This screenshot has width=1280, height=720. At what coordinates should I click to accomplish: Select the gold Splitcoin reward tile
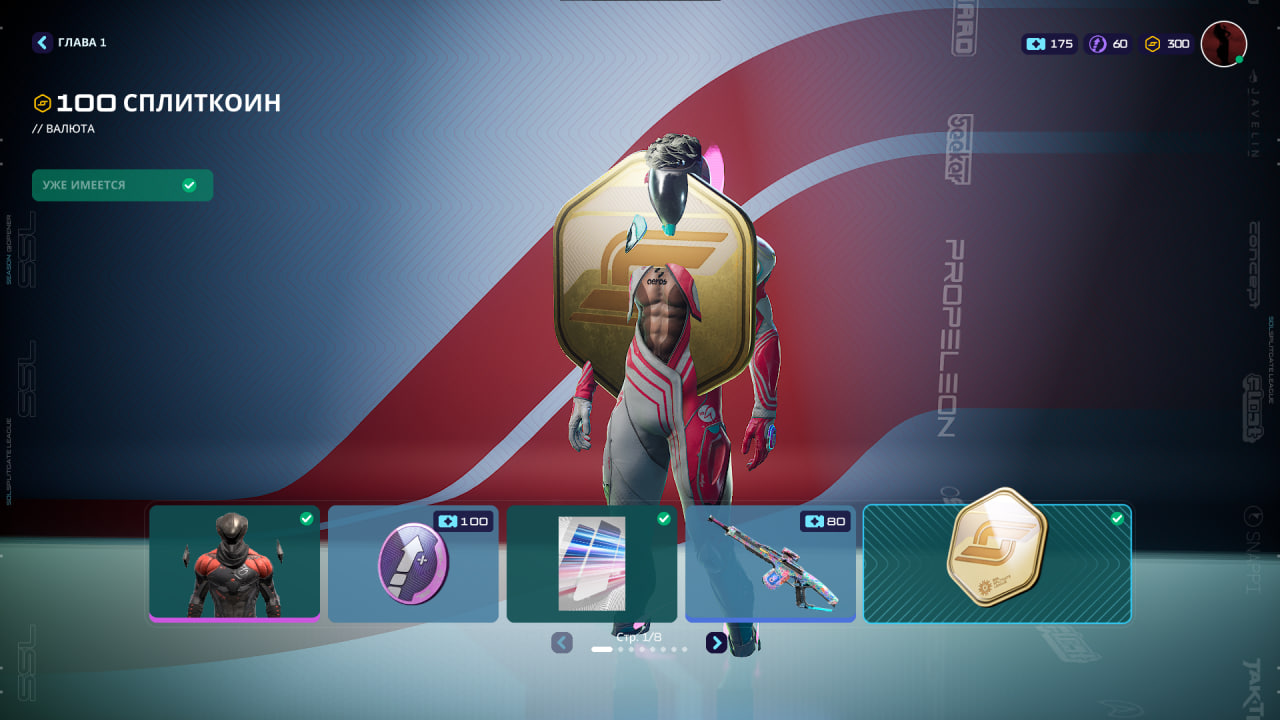997,563
